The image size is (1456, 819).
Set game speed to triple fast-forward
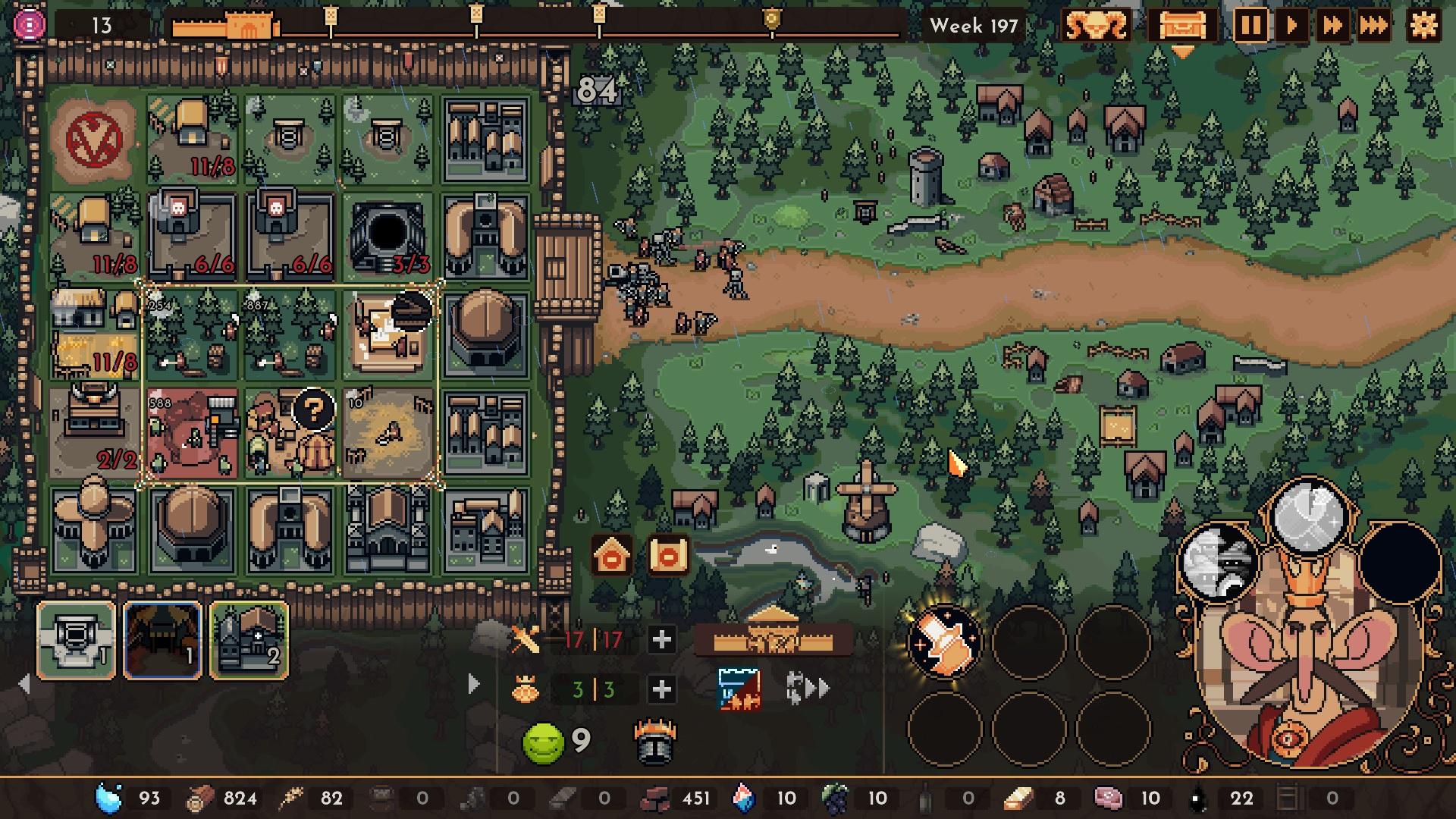1373,27
